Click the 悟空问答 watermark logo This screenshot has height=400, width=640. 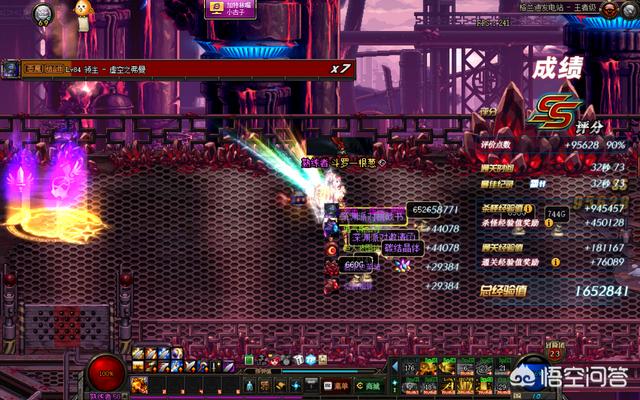click(587, 377)
